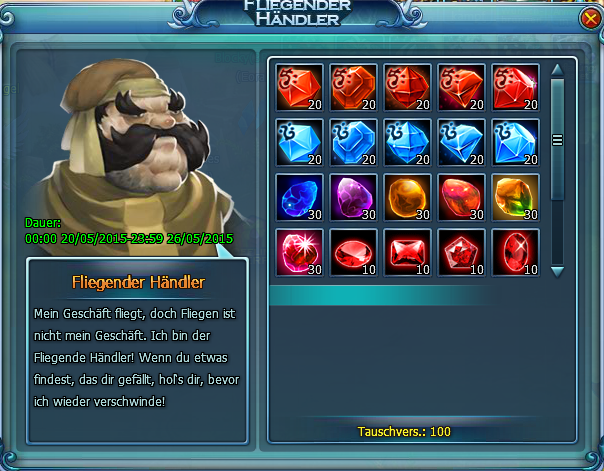This screenshot has height=471, width=604.
Task: Close the Fliegender Händler window
Action: [x=588, y=19]
